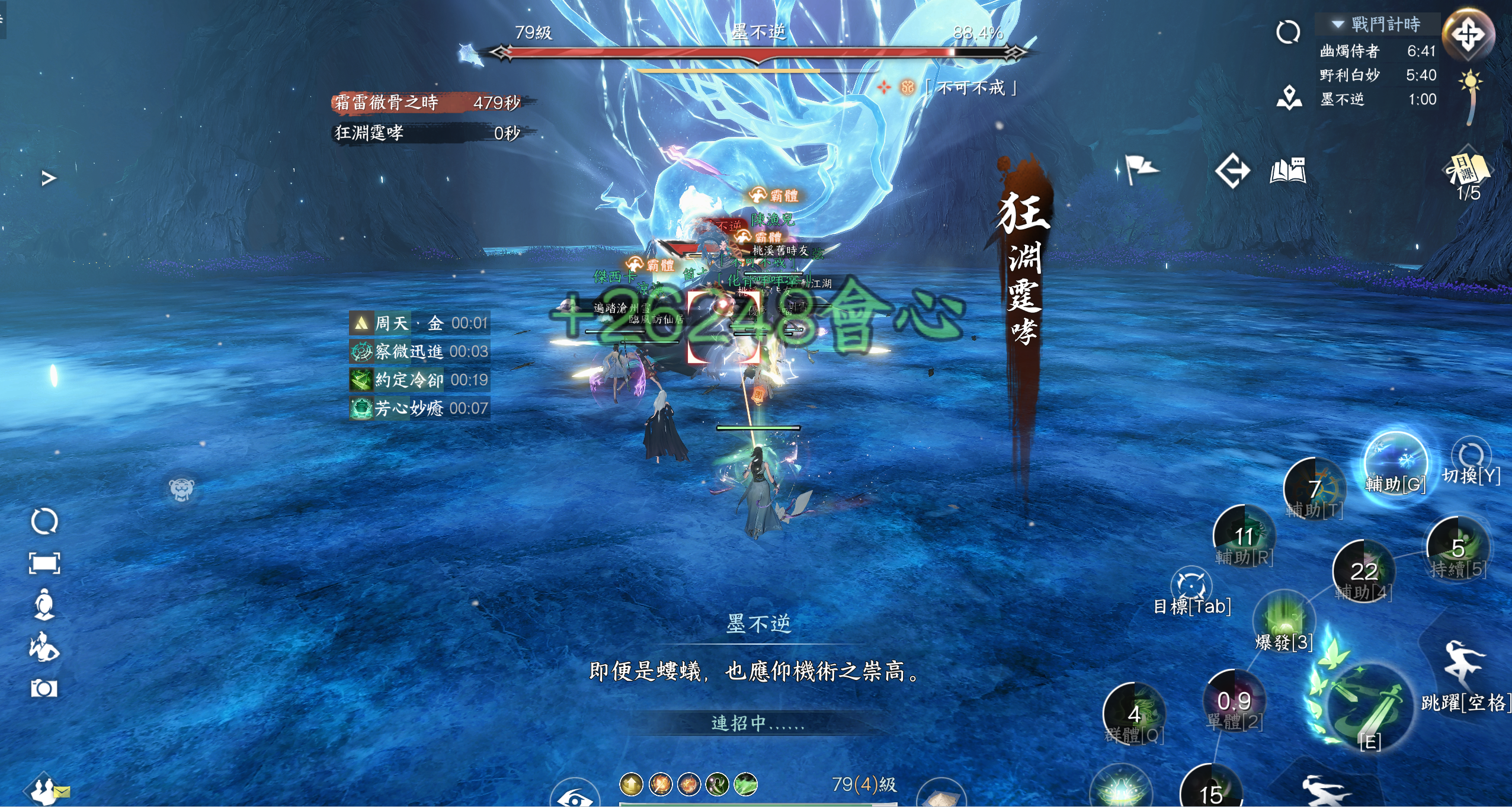Open the compass map button
The width and height of the screenshot is (1512, 807).
click(1468, 35)
